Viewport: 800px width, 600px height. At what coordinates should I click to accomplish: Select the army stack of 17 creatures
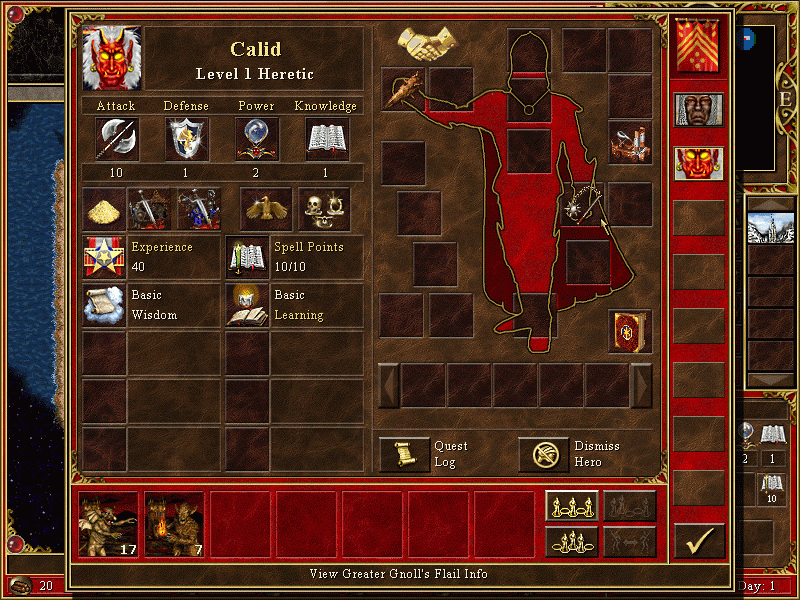click(109, 524)
